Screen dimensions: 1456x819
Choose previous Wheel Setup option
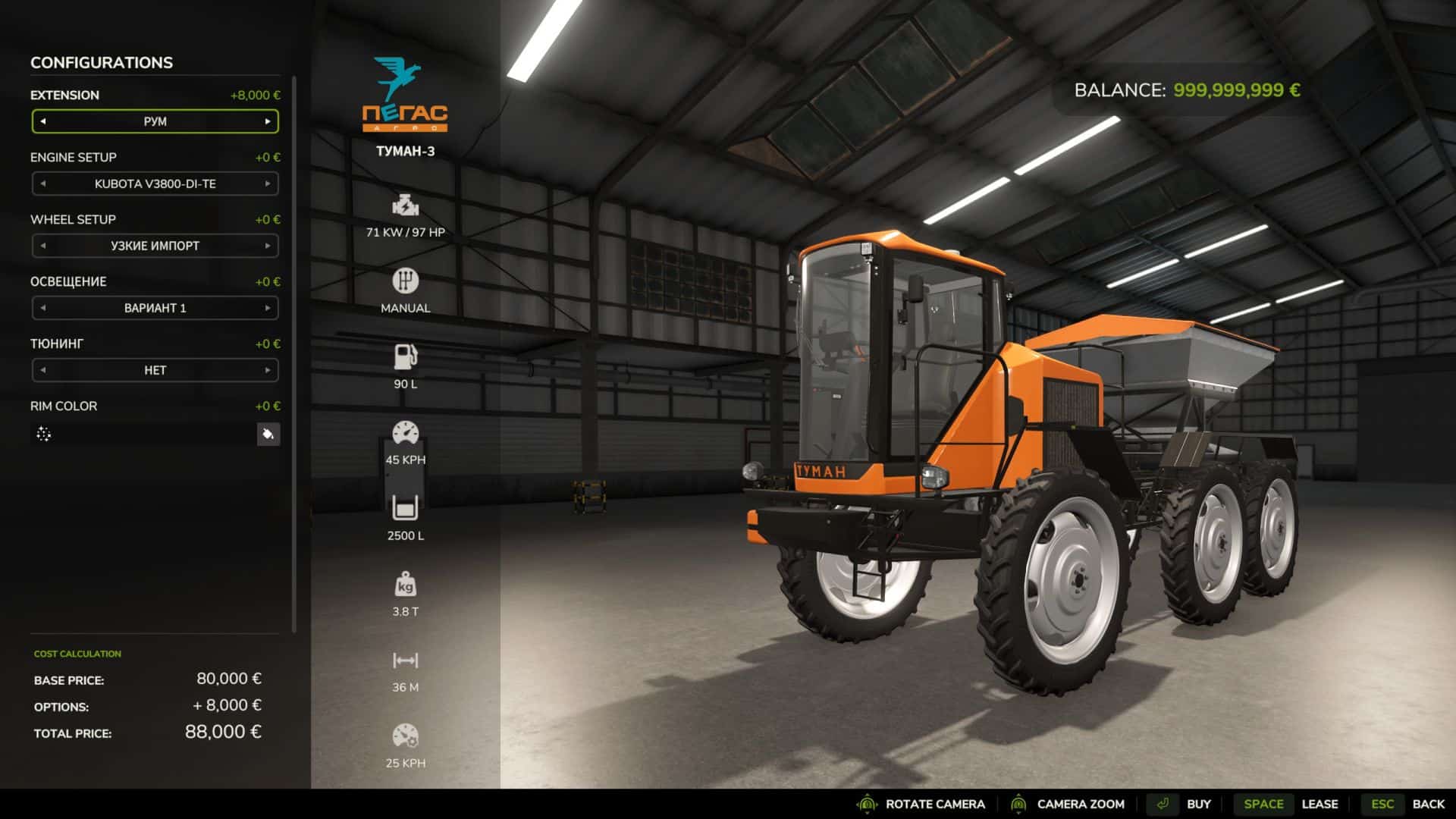[43, 246]
